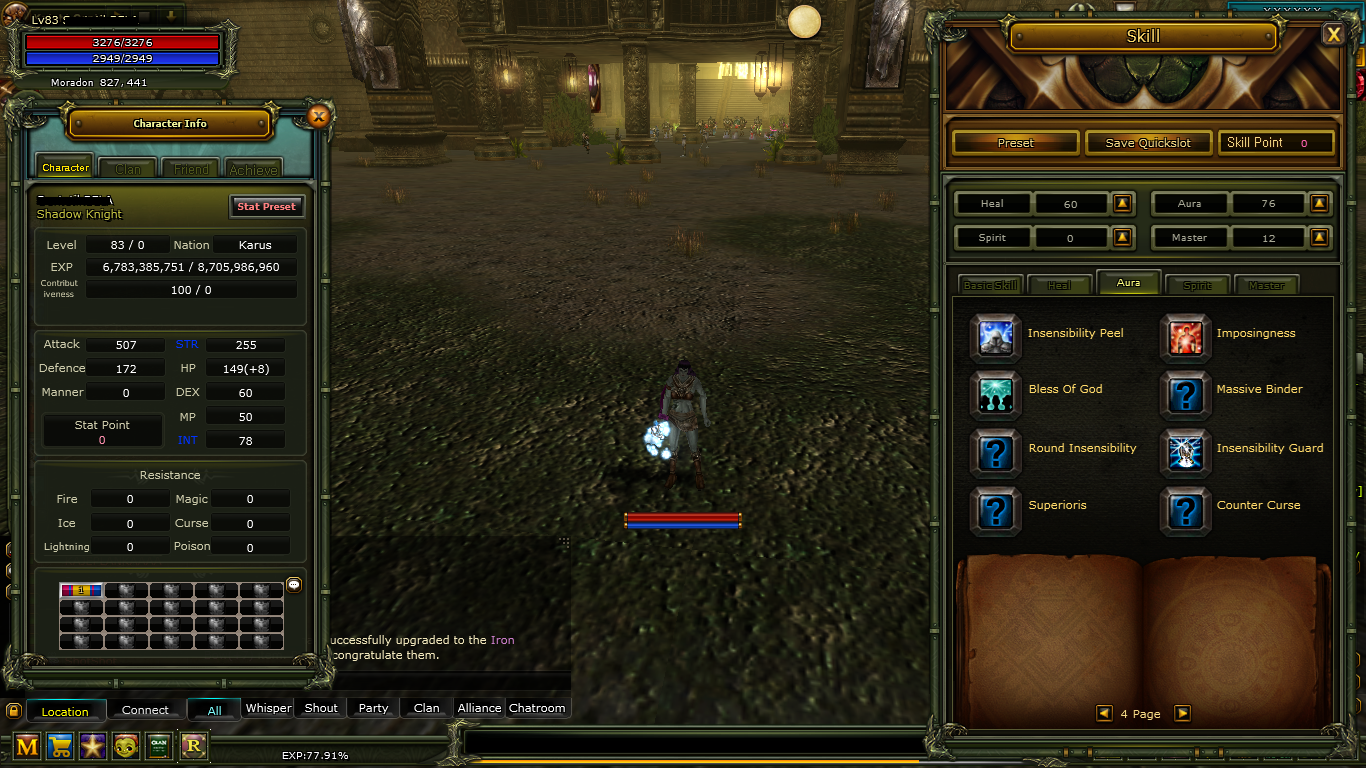Select the Insensibility Peel skill icon
The image size is (1366, 768).
(x=995, y=336)
